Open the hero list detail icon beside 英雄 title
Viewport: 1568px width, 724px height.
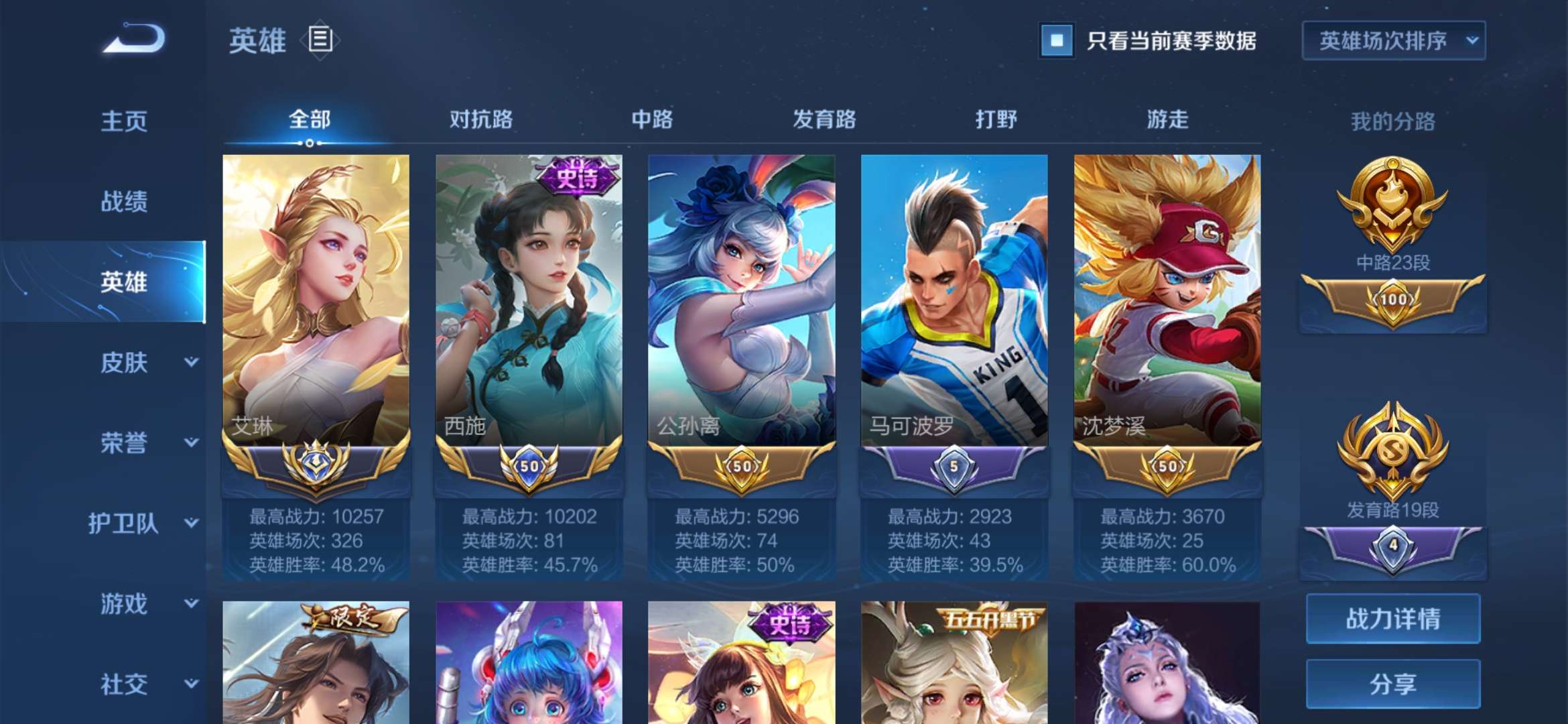[x=320, y=42]
